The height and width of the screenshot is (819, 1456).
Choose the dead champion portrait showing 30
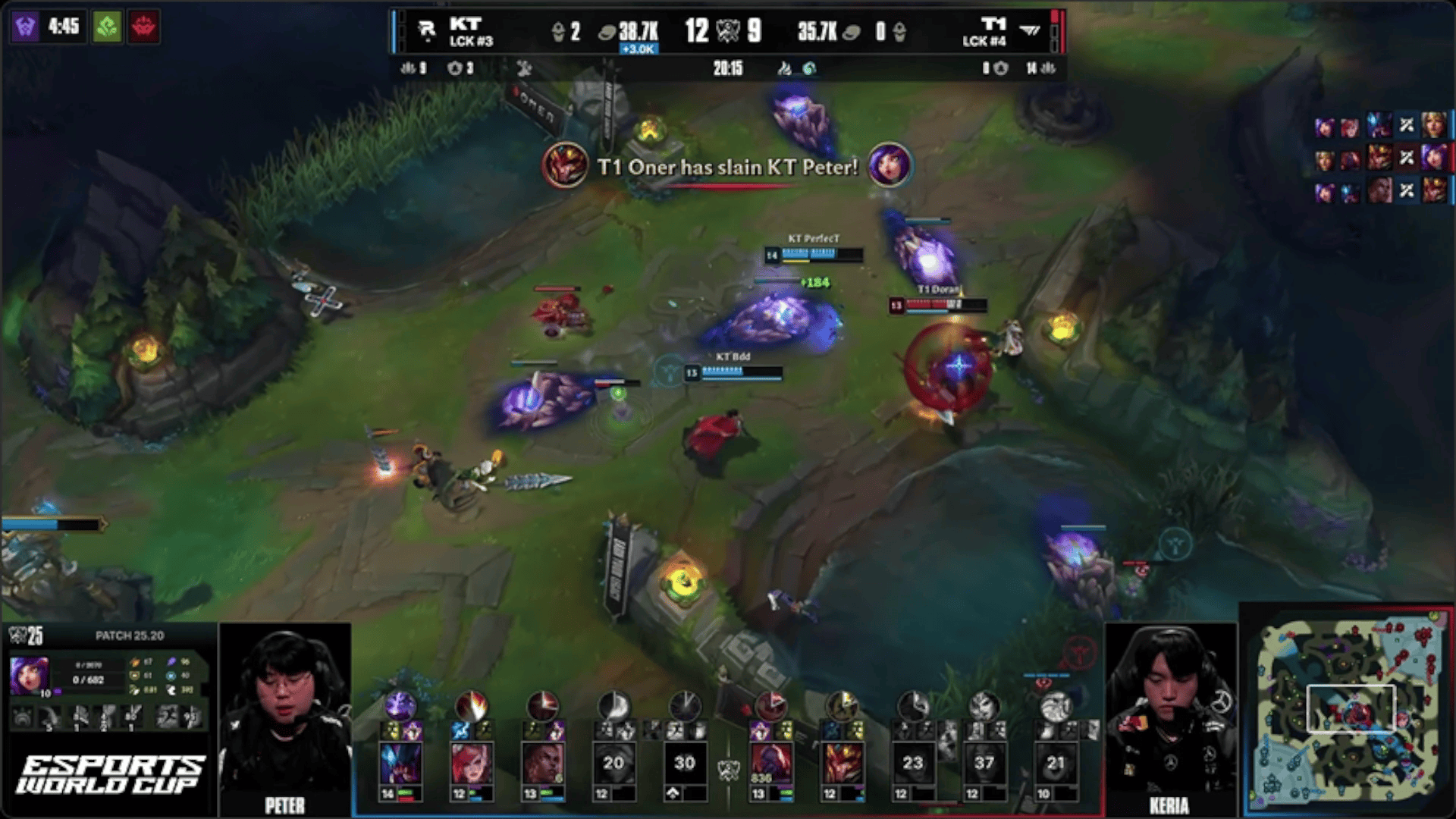pyautogui.click(x=684, y=764)
